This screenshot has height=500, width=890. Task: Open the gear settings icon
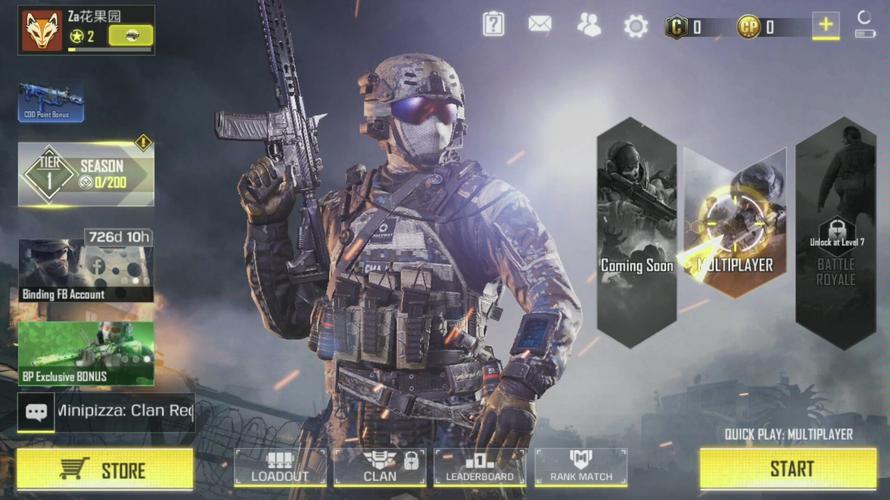coord(636,26)
